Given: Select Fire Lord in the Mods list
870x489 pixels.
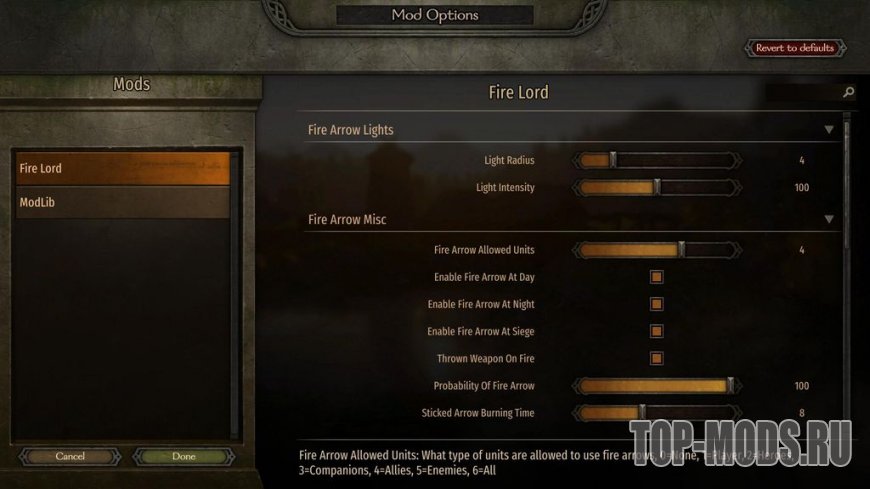Looking at the screenshot, I should (122, 168).
